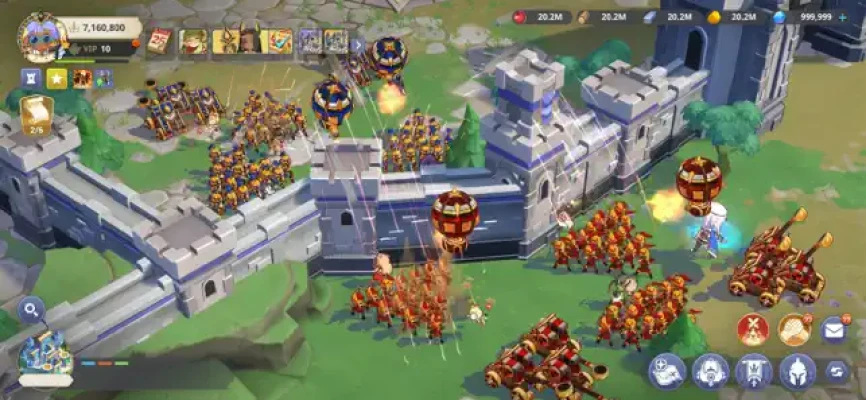866x400 pixels.
Task: Select the yellow star icon
Action: [57, 78]
